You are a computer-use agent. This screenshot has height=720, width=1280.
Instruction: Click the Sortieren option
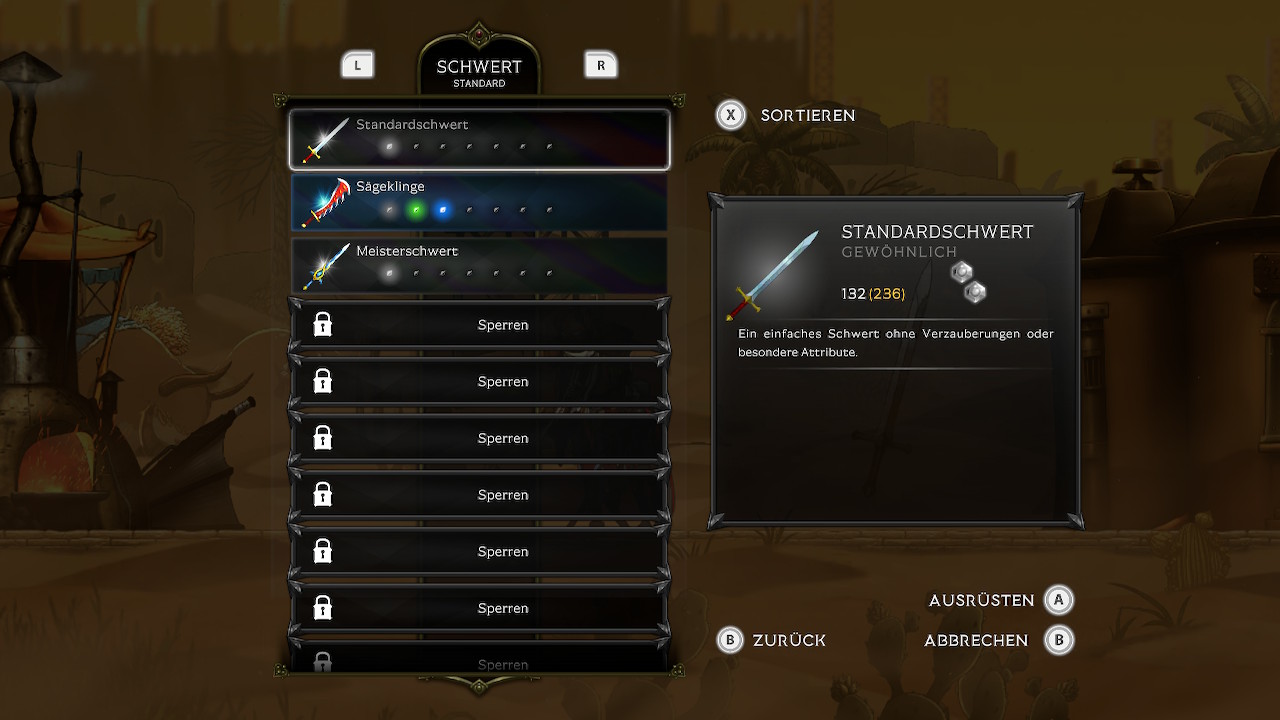(787, 115)
